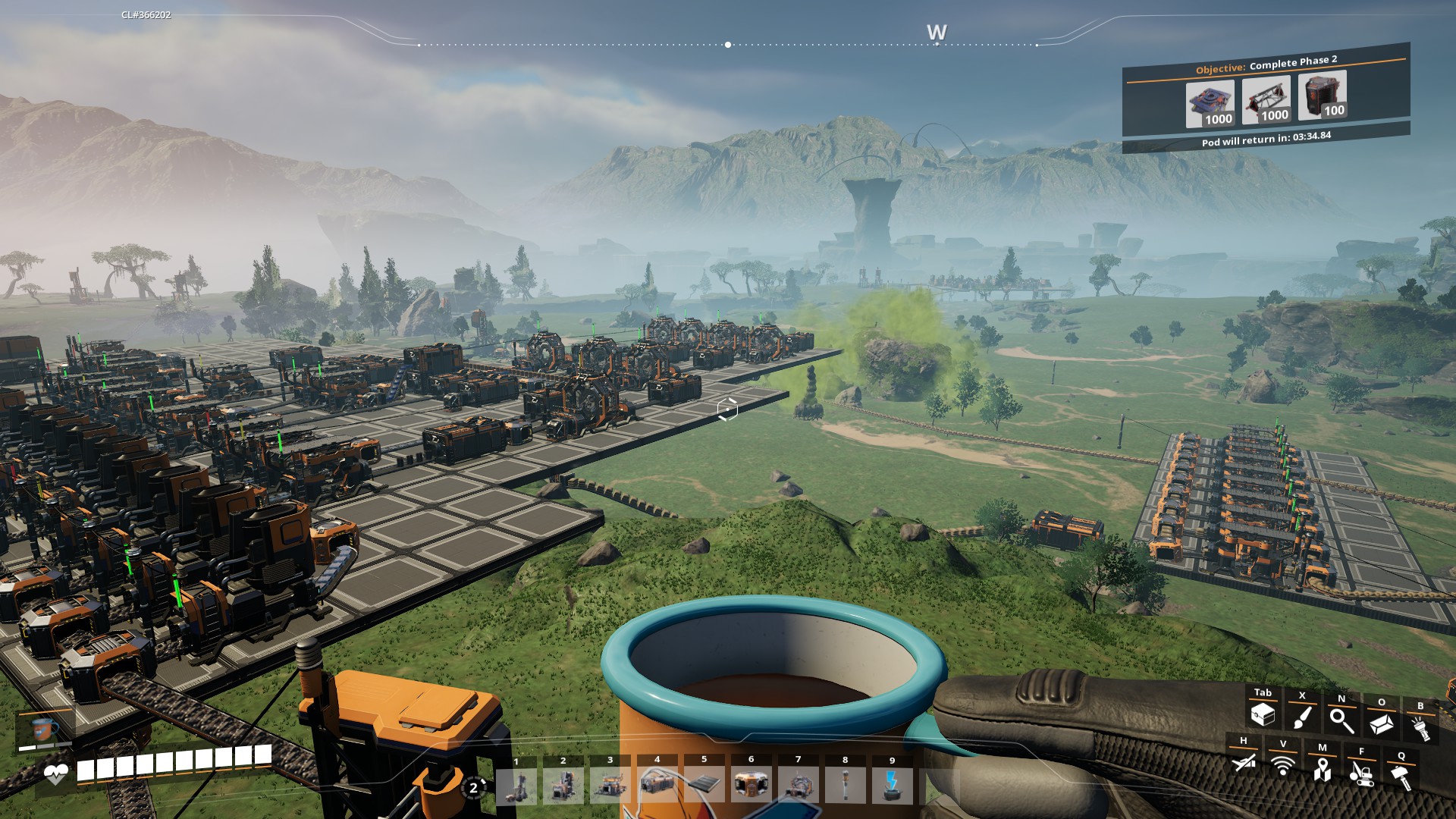
Task: Select the orange box building in slot 6
Action: [752, 785]
